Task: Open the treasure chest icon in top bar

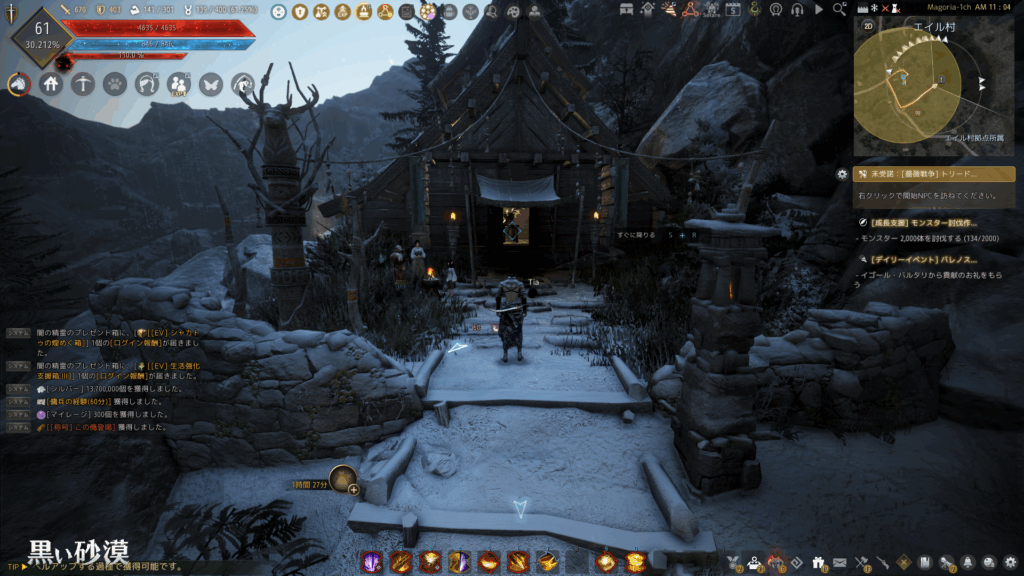Action: (x=628, y=9)
